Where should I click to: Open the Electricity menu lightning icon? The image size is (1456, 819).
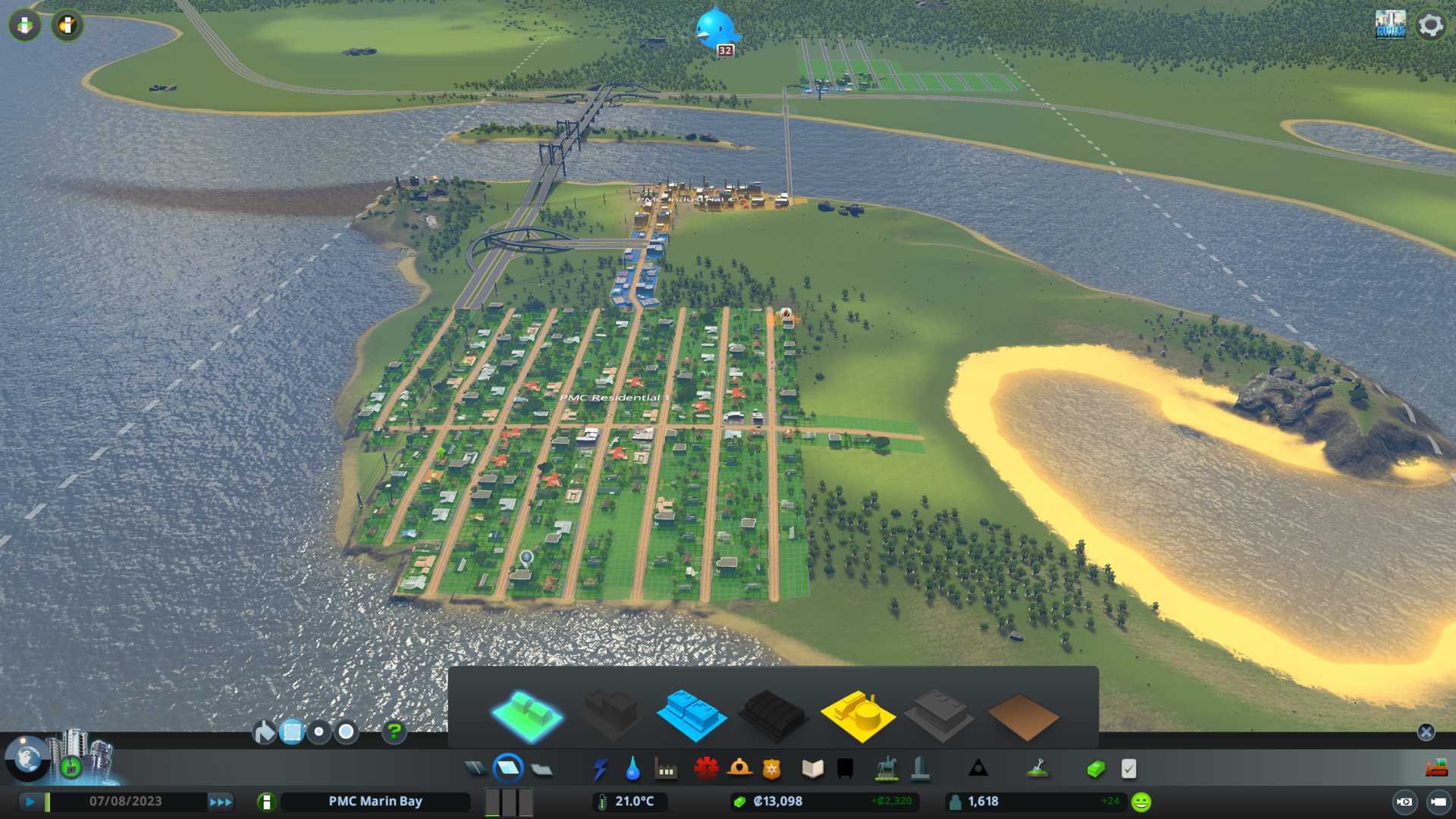pos(600,769)
